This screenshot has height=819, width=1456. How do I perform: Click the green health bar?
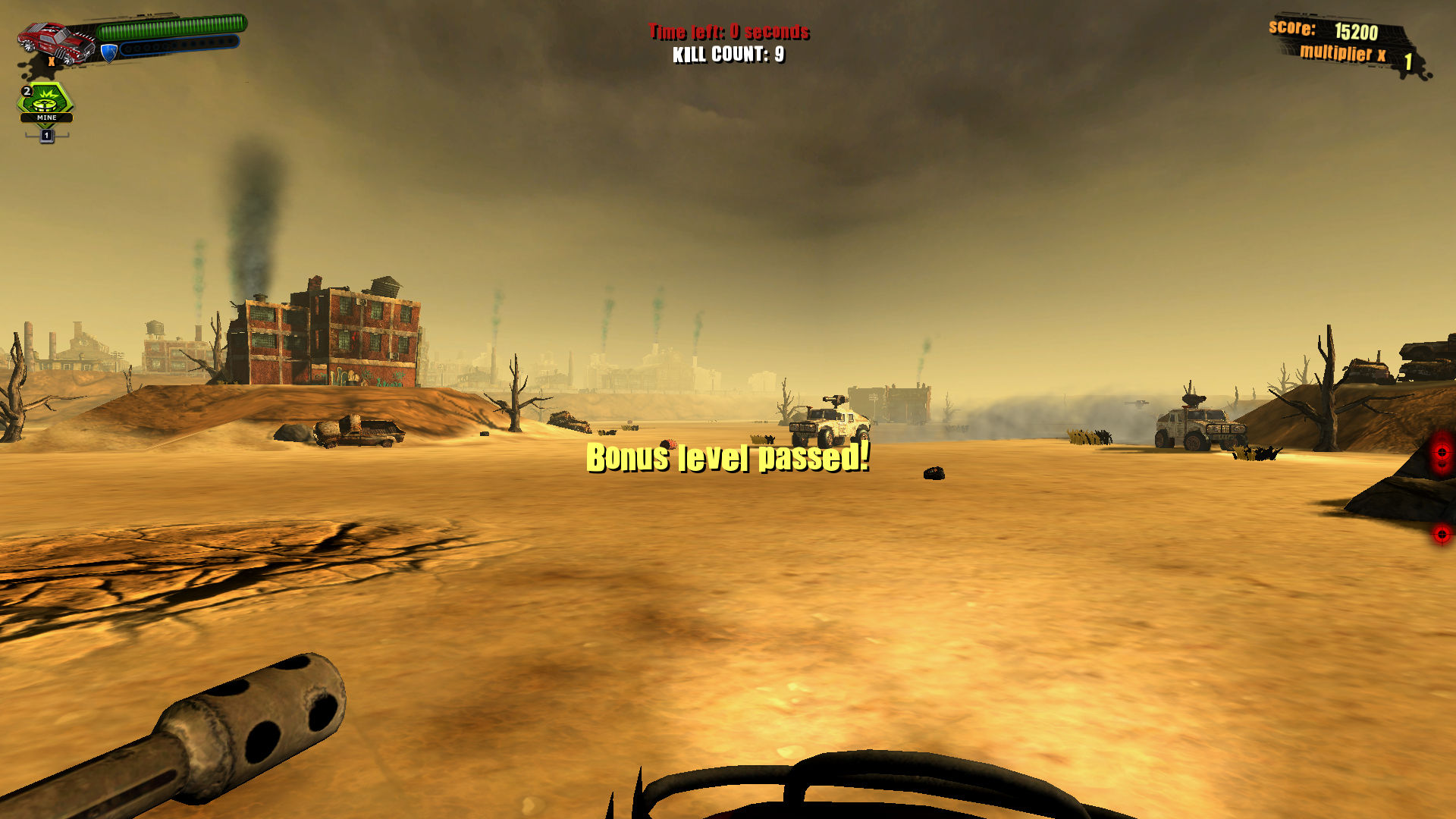click(x=171, y=27)
